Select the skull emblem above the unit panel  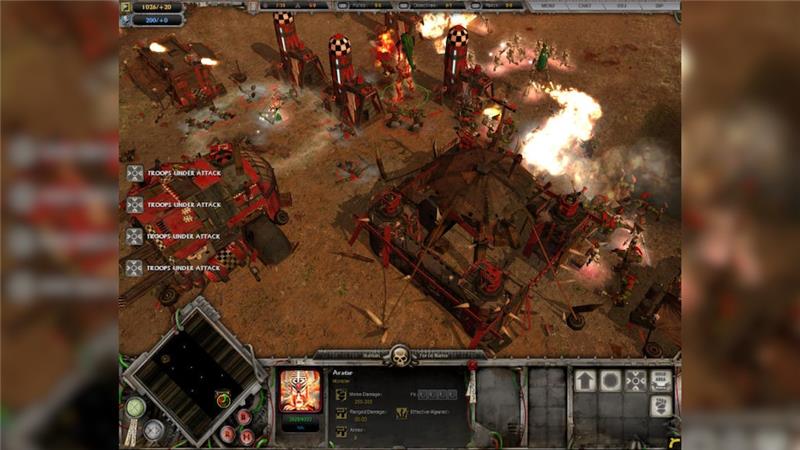[399, 357]
